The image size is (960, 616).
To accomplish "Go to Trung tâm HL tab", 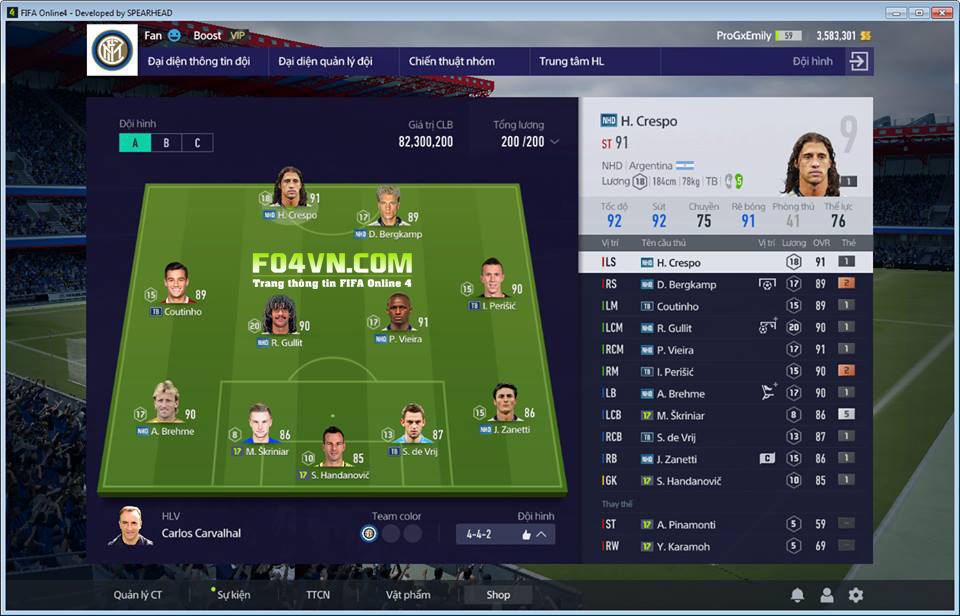I will coord(572,61).
